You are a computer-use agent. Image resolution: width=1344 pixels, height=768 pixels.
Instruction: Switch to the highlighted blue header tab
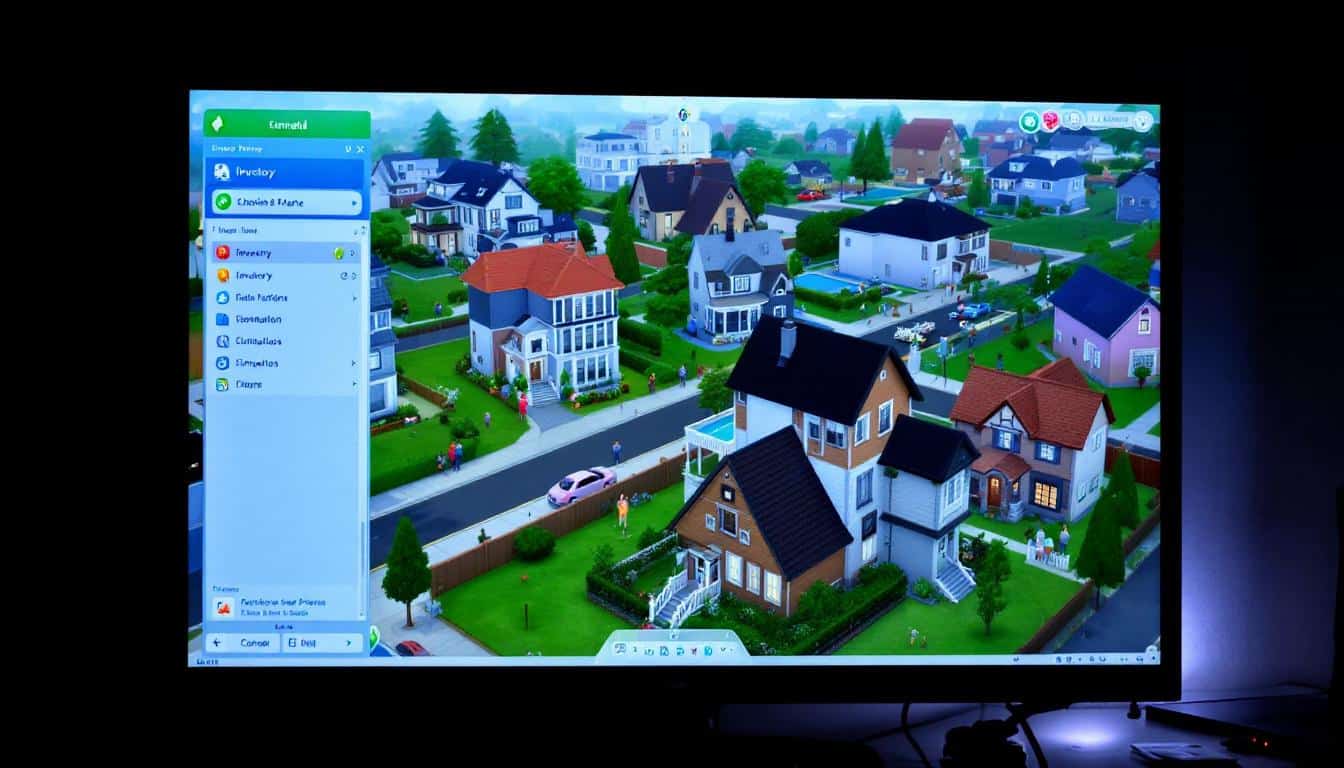click(x=285, y=172)
